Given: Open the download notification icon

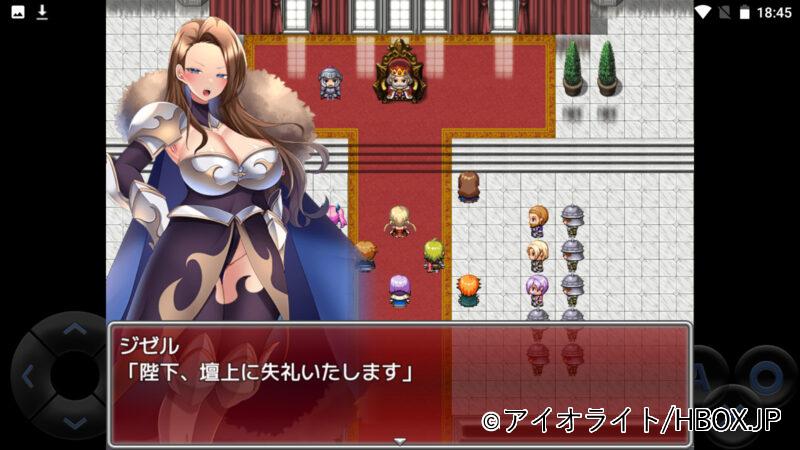Looking at the screenshot, I should 42,12.
